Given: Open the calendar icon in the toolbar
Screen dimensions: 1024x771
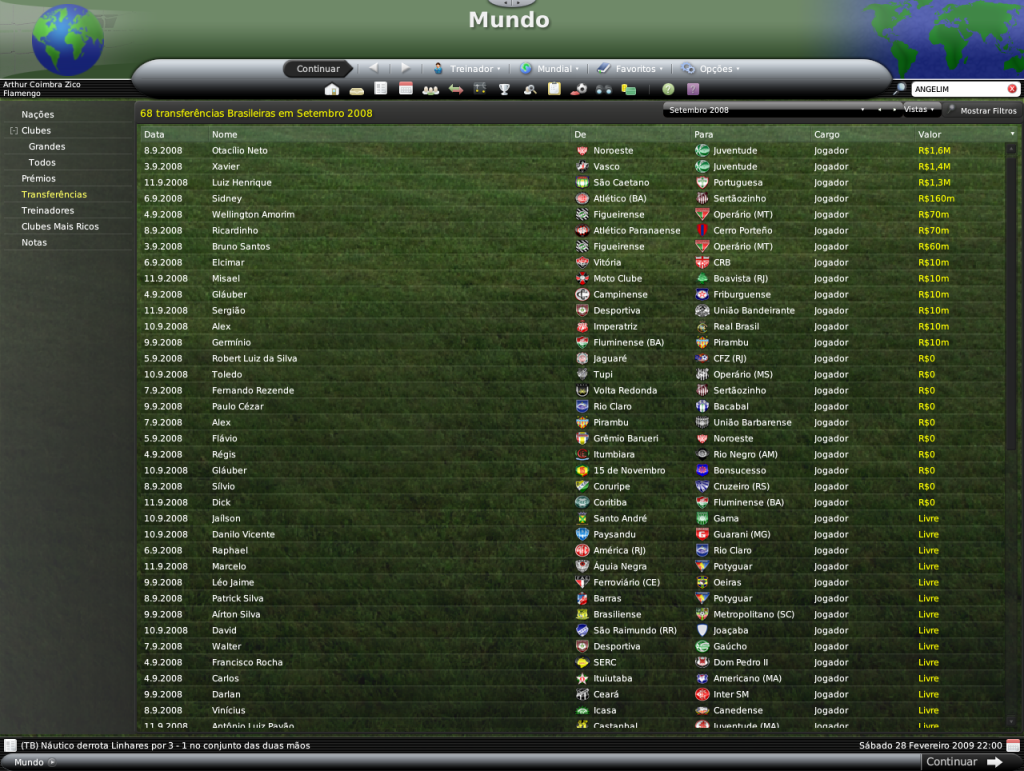Looking at the screenshot, I should 406,89.
